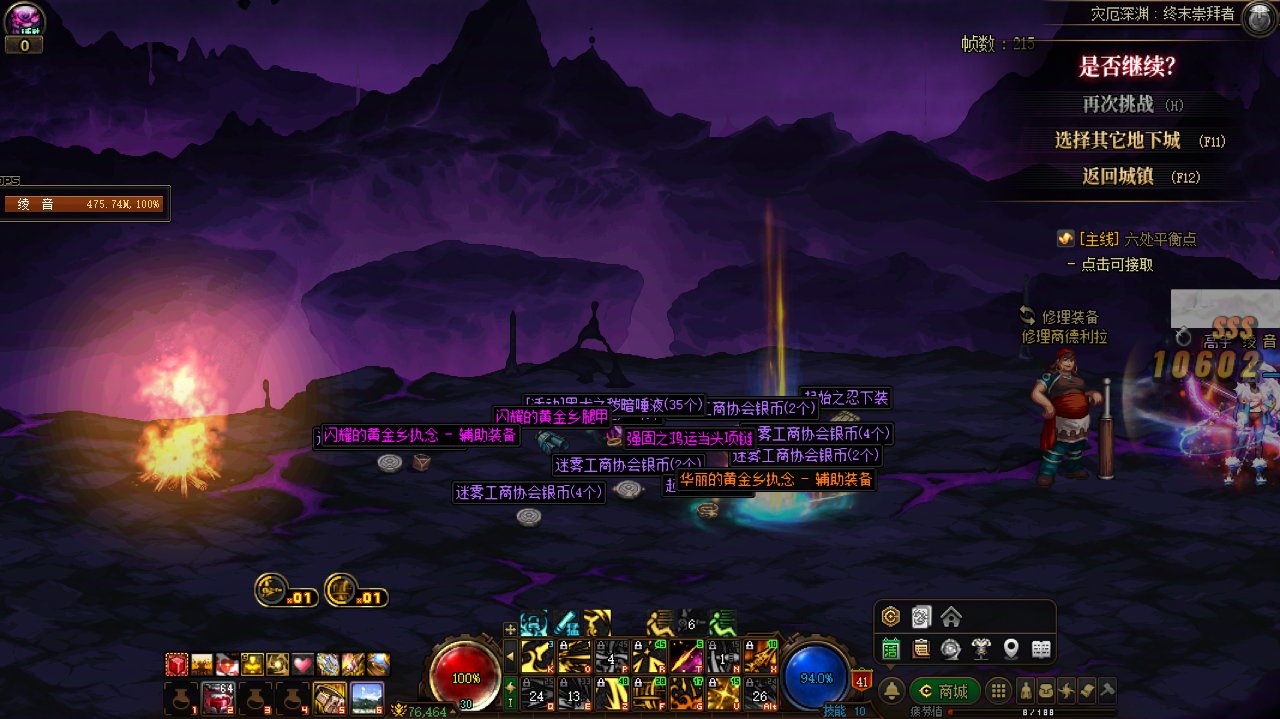This screenshot has width=1280, height=719.
Task: Click the hammer icon in bottom bar
Action: (x=1106, y=691)
